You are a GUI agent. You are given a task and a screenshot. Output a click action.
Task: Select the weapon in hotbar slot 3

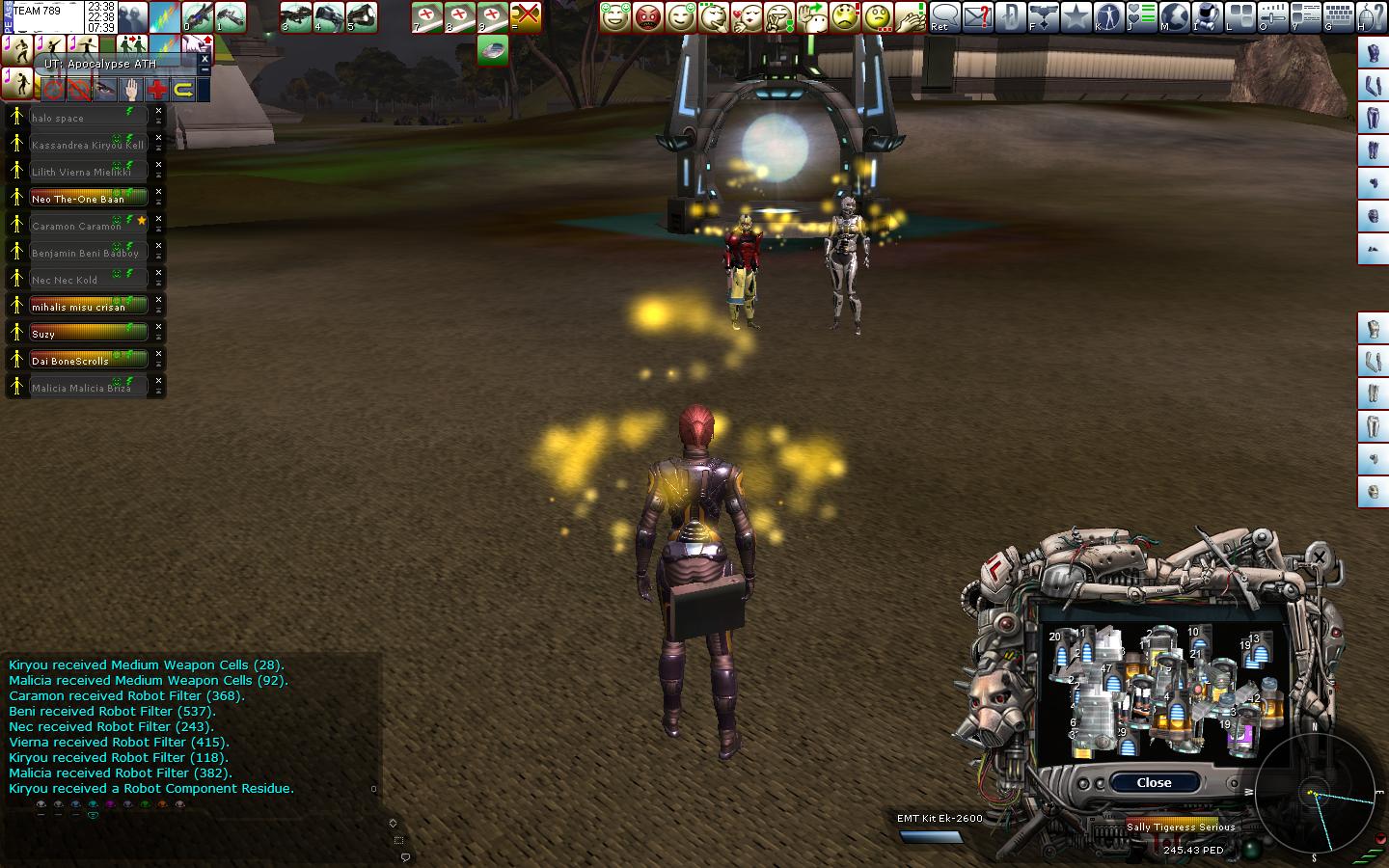pos(295,16)
